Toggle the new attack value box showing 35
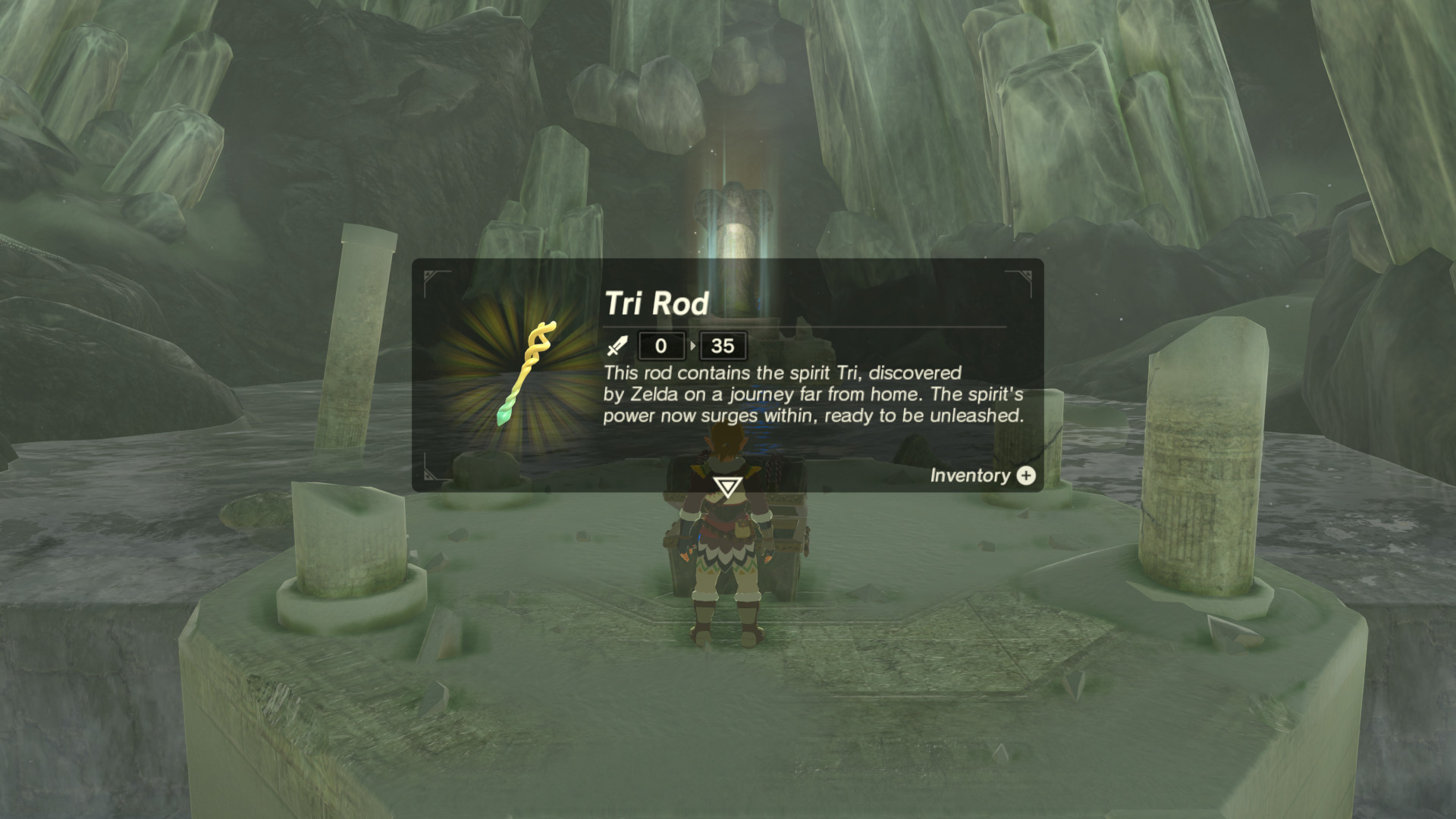The width and height of the screenshot is (1456, 819). (x=723, y=347)
